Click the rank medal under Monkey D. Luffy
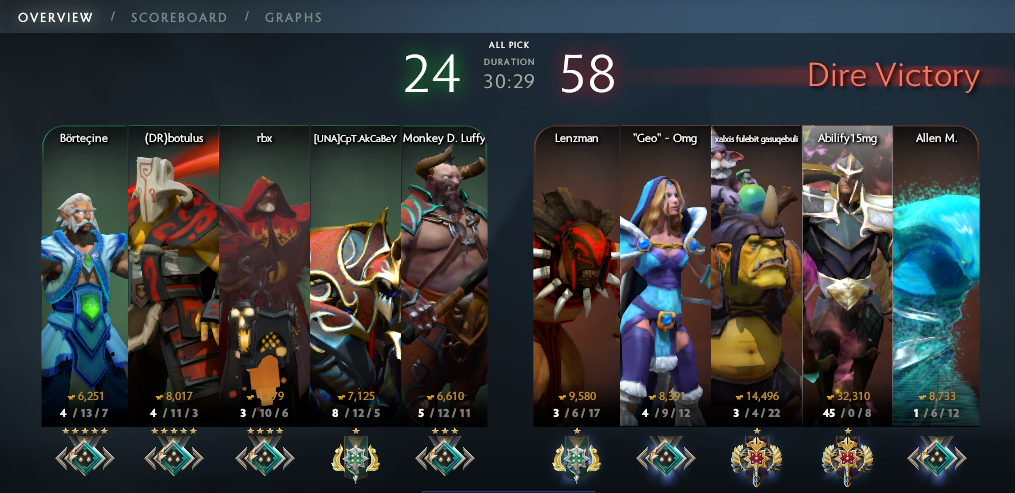The width and height of the screenshot is (1015, 493). pyautogui.click(x=444, y=456)
